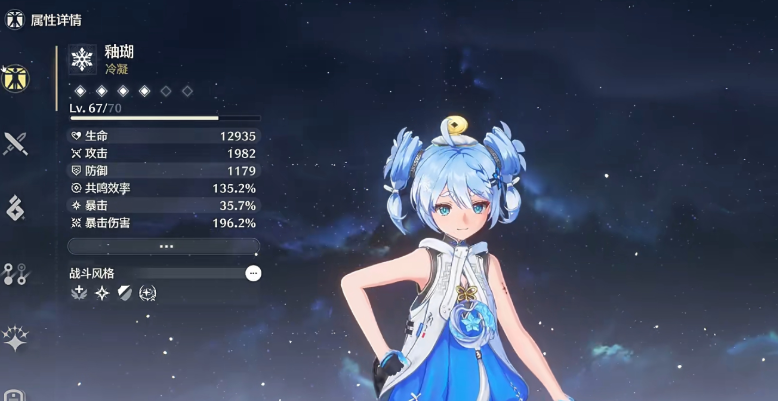Screen dimensions: 778x401
Task: Expand full stats with the three-dot bar
Action: [165, 246]
